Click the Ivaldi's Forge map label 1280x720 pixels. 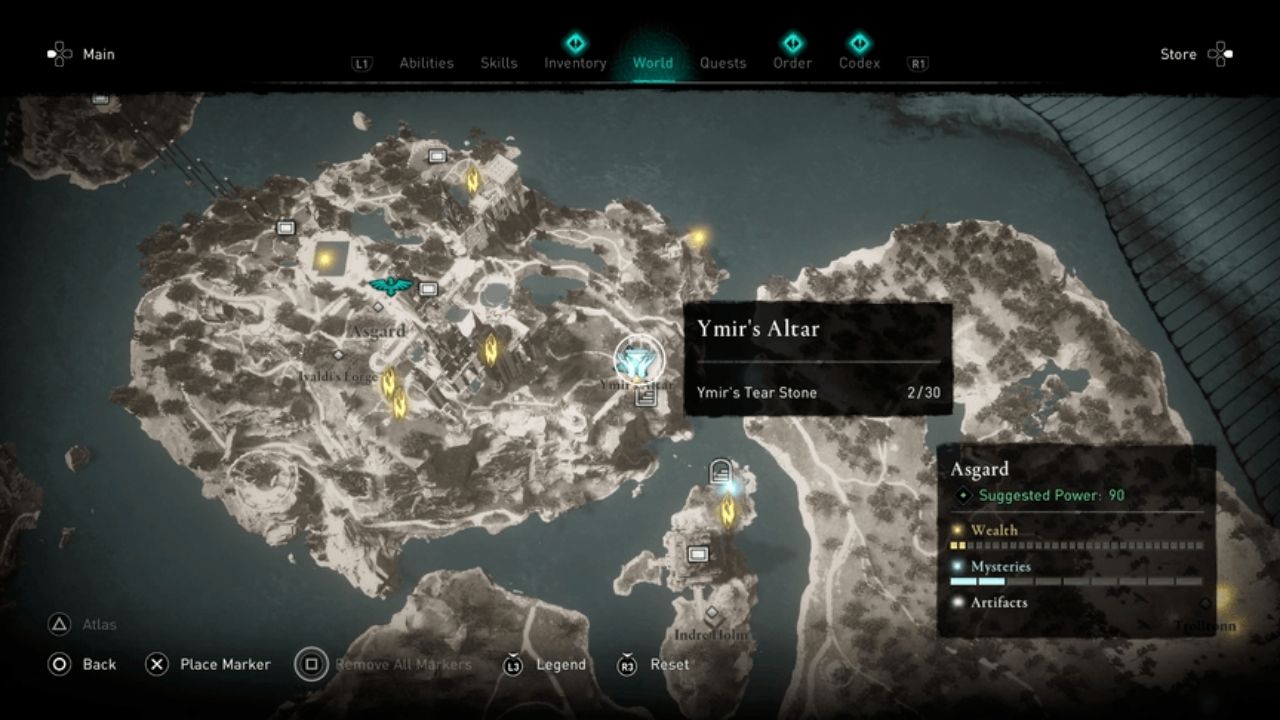click(338, 375)
